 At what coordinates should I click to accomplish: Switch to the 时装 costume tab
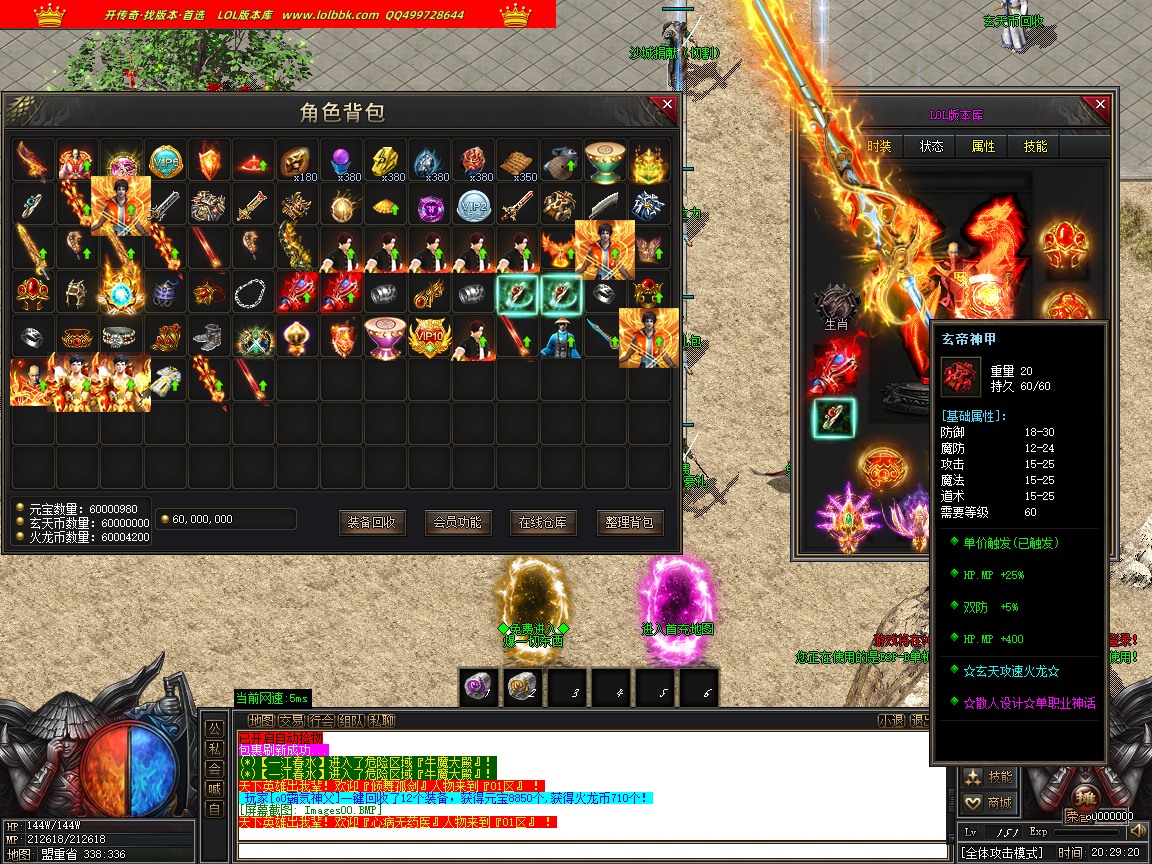click(879, 146)
